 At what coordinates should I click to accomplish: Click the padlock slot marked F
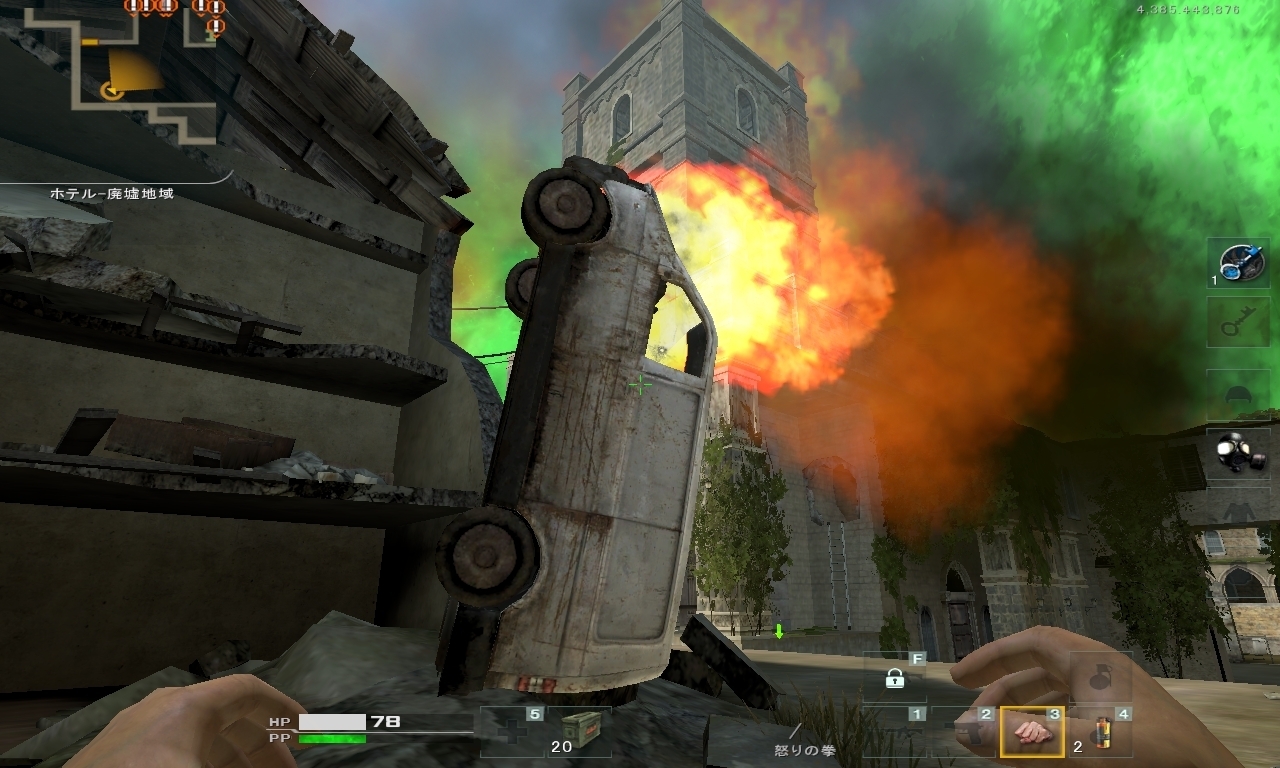click(894, 678)
